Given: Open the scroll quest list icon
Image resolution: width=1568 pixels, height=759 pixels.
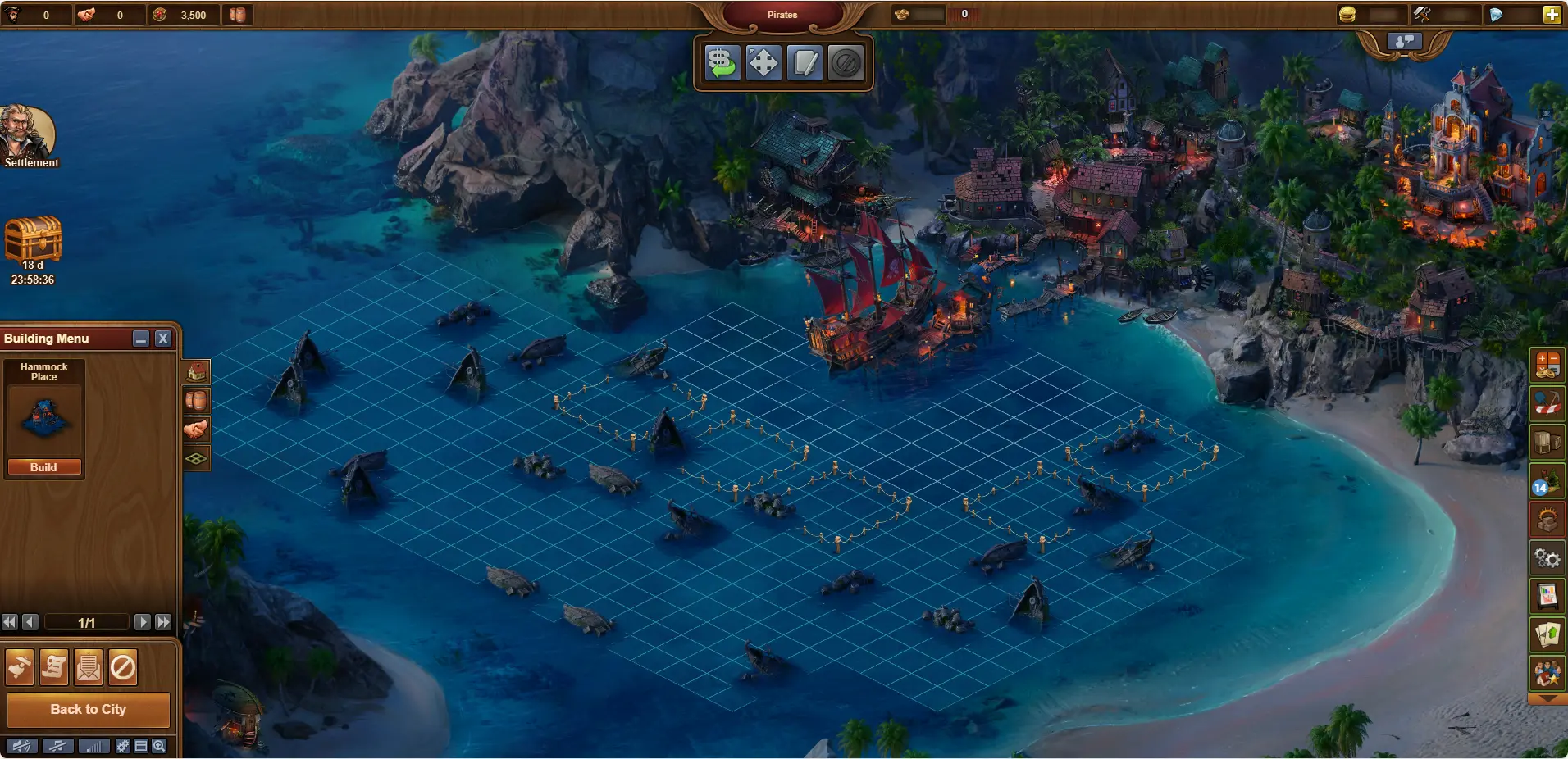Looking at the screenshot, I should 54,668.
